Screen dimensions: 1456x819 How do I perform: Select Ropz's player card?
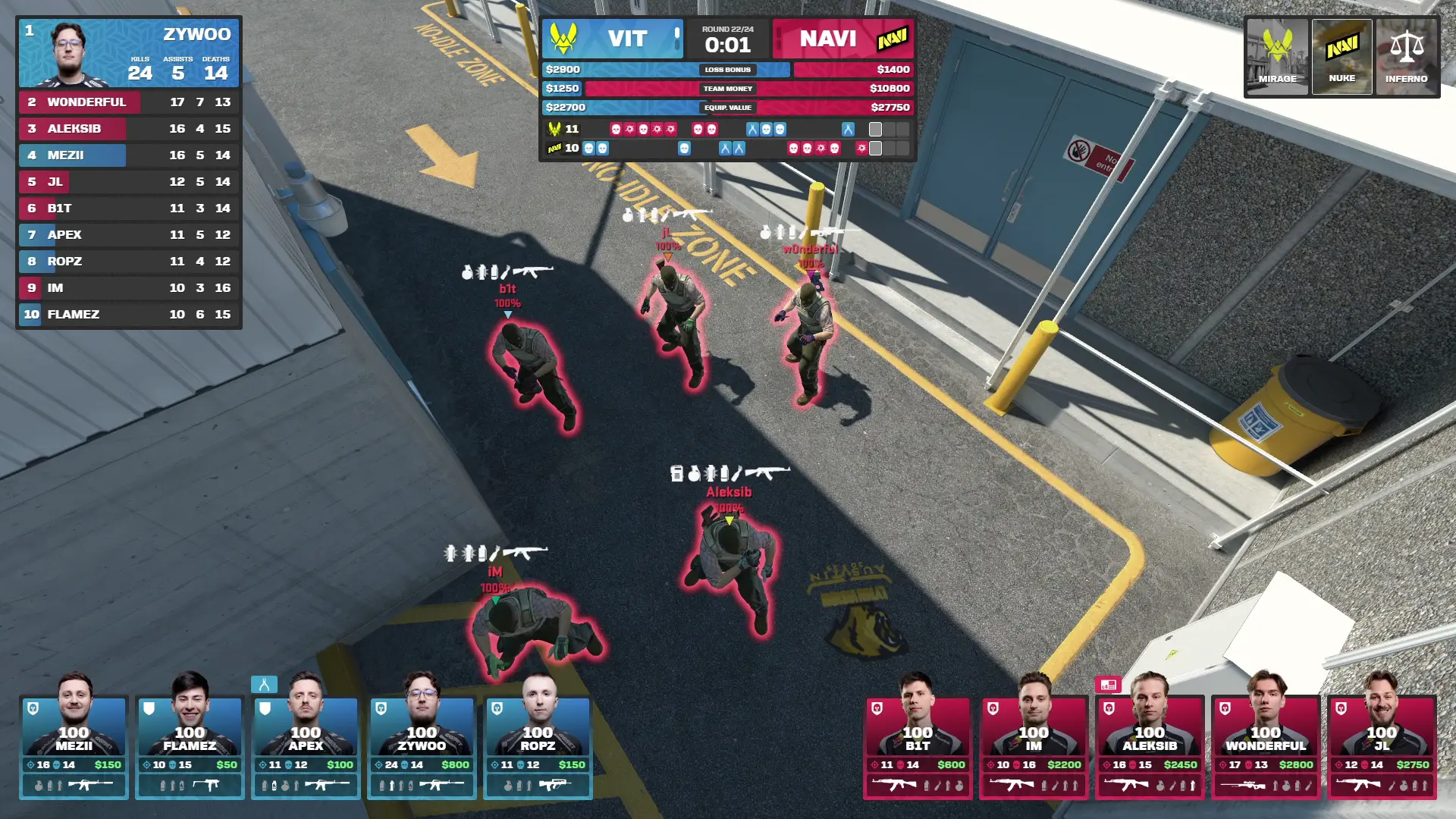[x=538, y=747]
